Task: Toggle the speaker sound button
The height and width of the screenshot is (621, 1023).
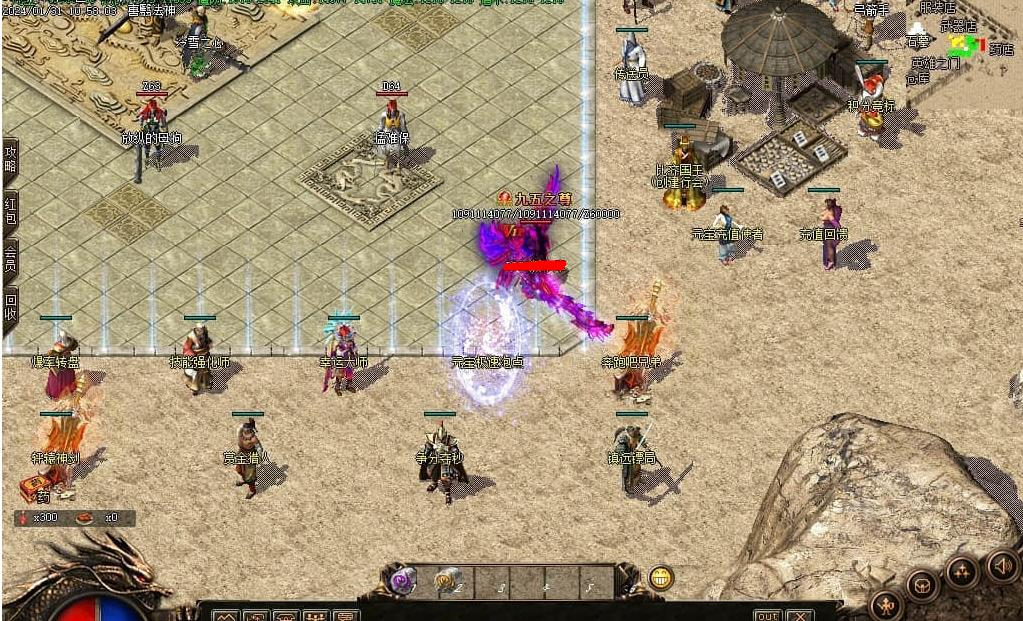Action: (x=1001, y=566)
